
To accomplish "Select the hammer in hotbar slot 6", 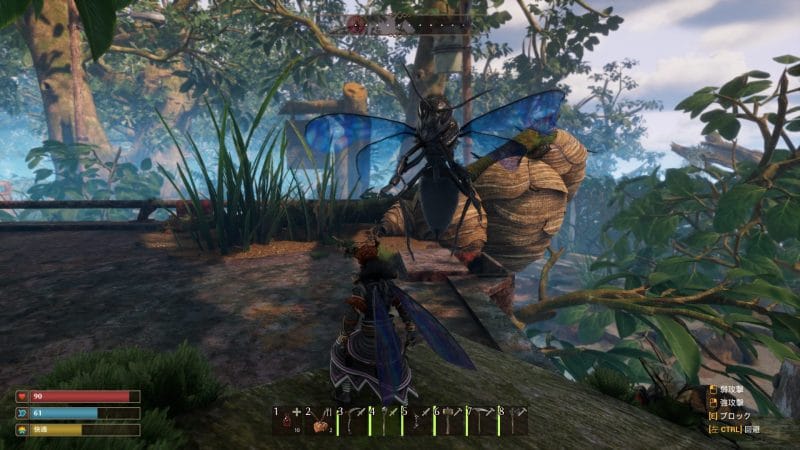I will (x=450, y=421).
